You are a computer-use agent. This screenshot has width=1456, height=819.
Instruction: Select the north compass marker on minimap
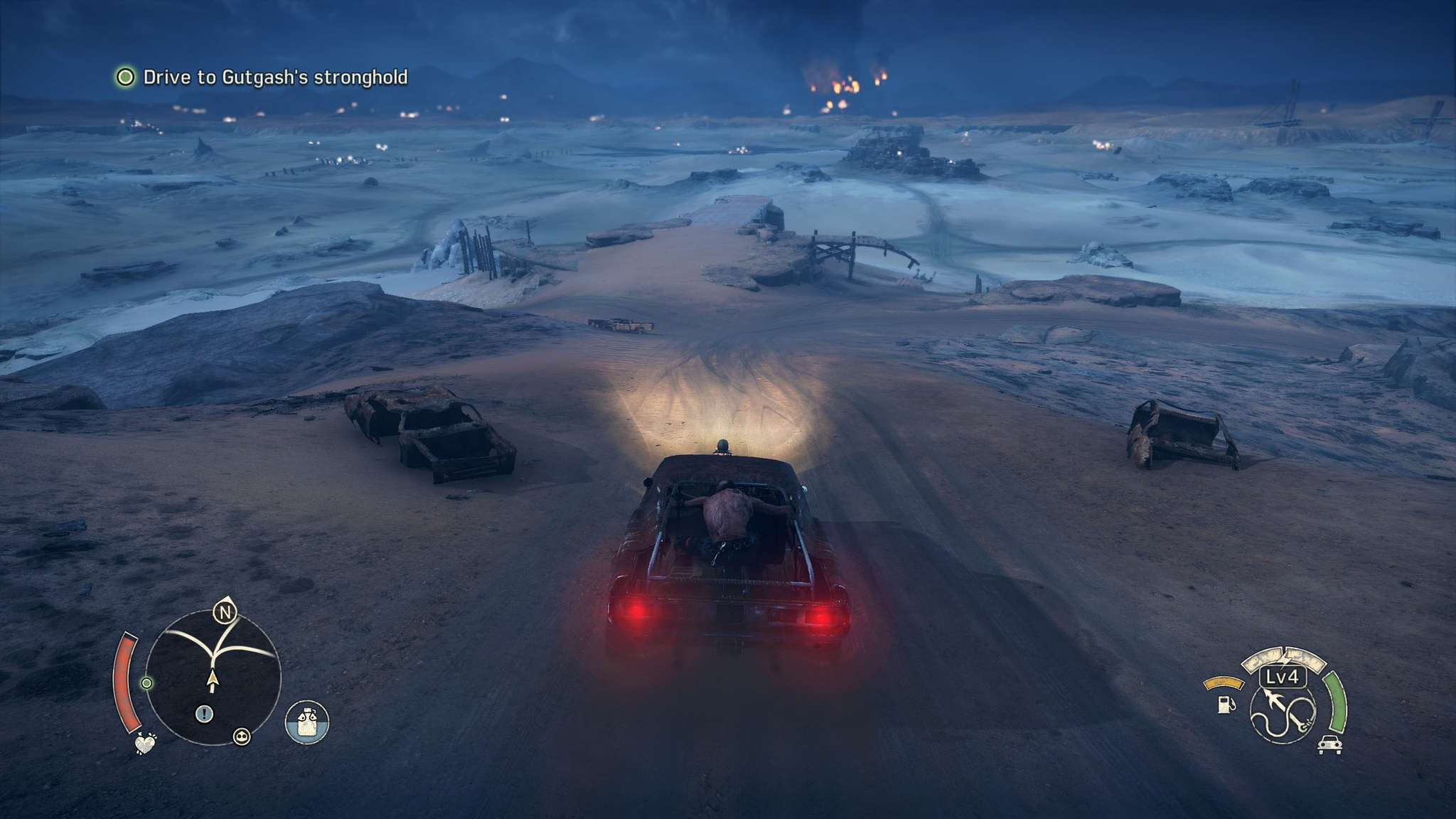coord(225,612)
